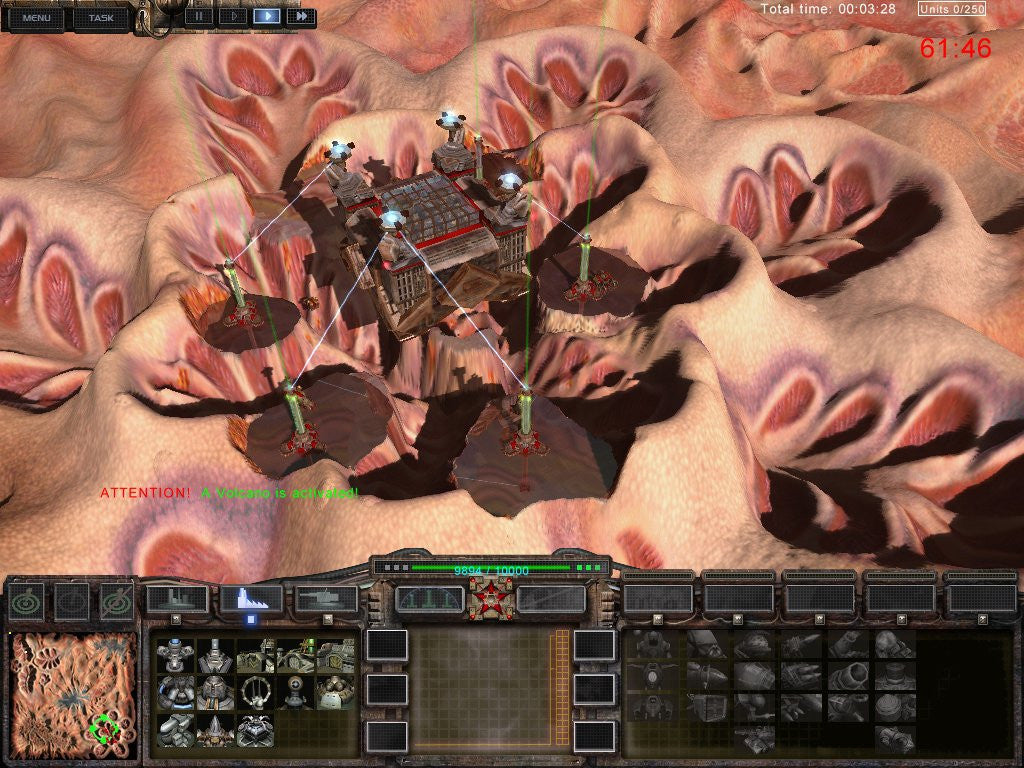Pause the game speed control
1024x768 pixels.
199,16
